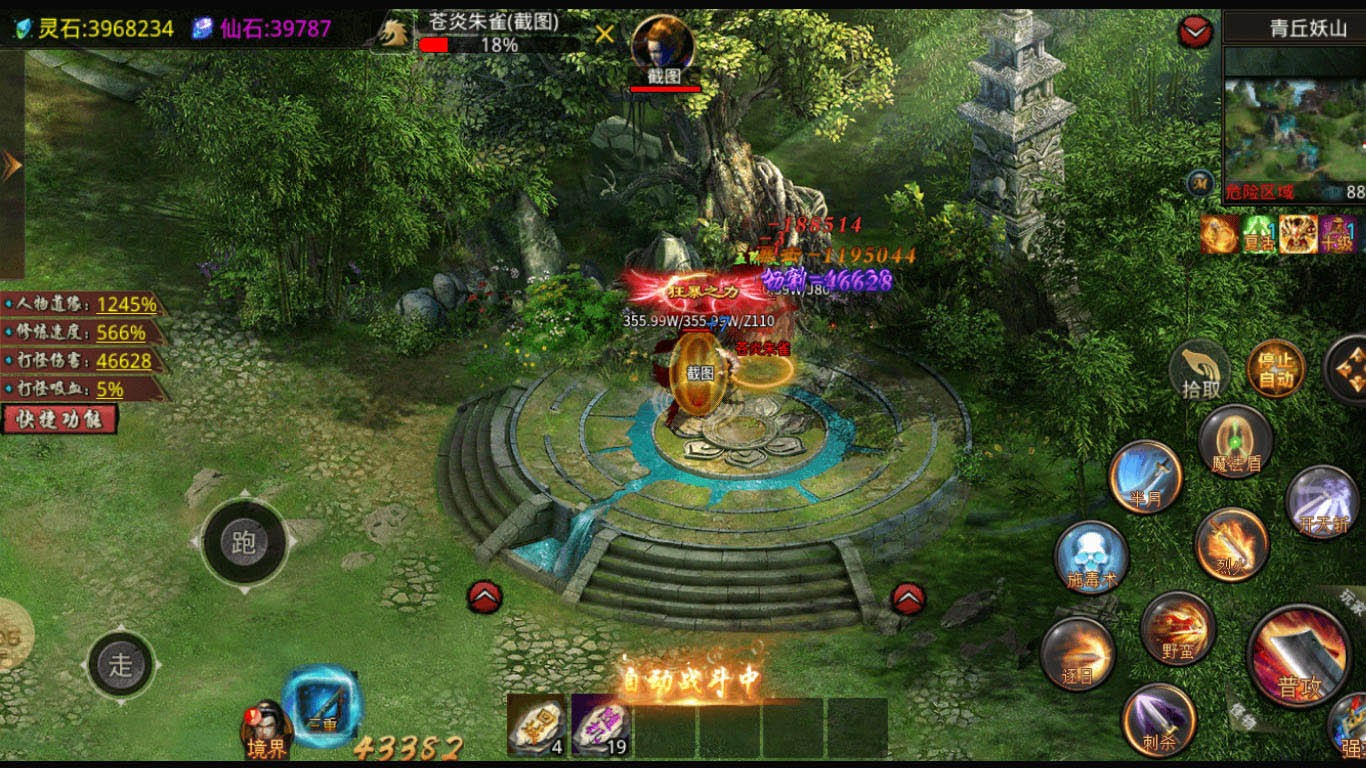
Task: Activate the 魔法盾 magic shield skill
Action: point(1236,441)
